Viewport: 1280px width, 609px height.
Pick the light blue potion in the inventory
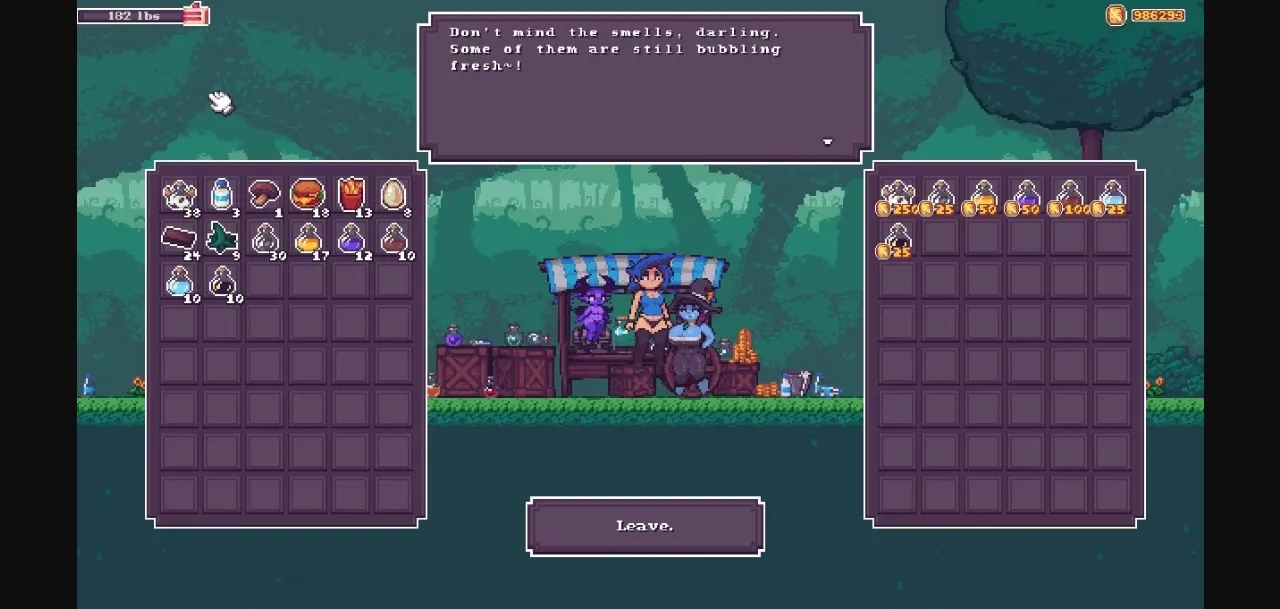click(179, 282)
